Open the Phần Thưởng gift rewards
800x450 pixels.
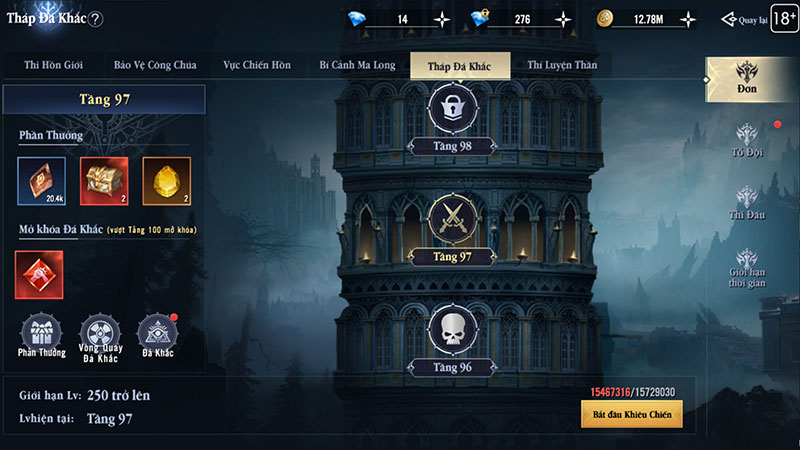[x=41, y=333]
